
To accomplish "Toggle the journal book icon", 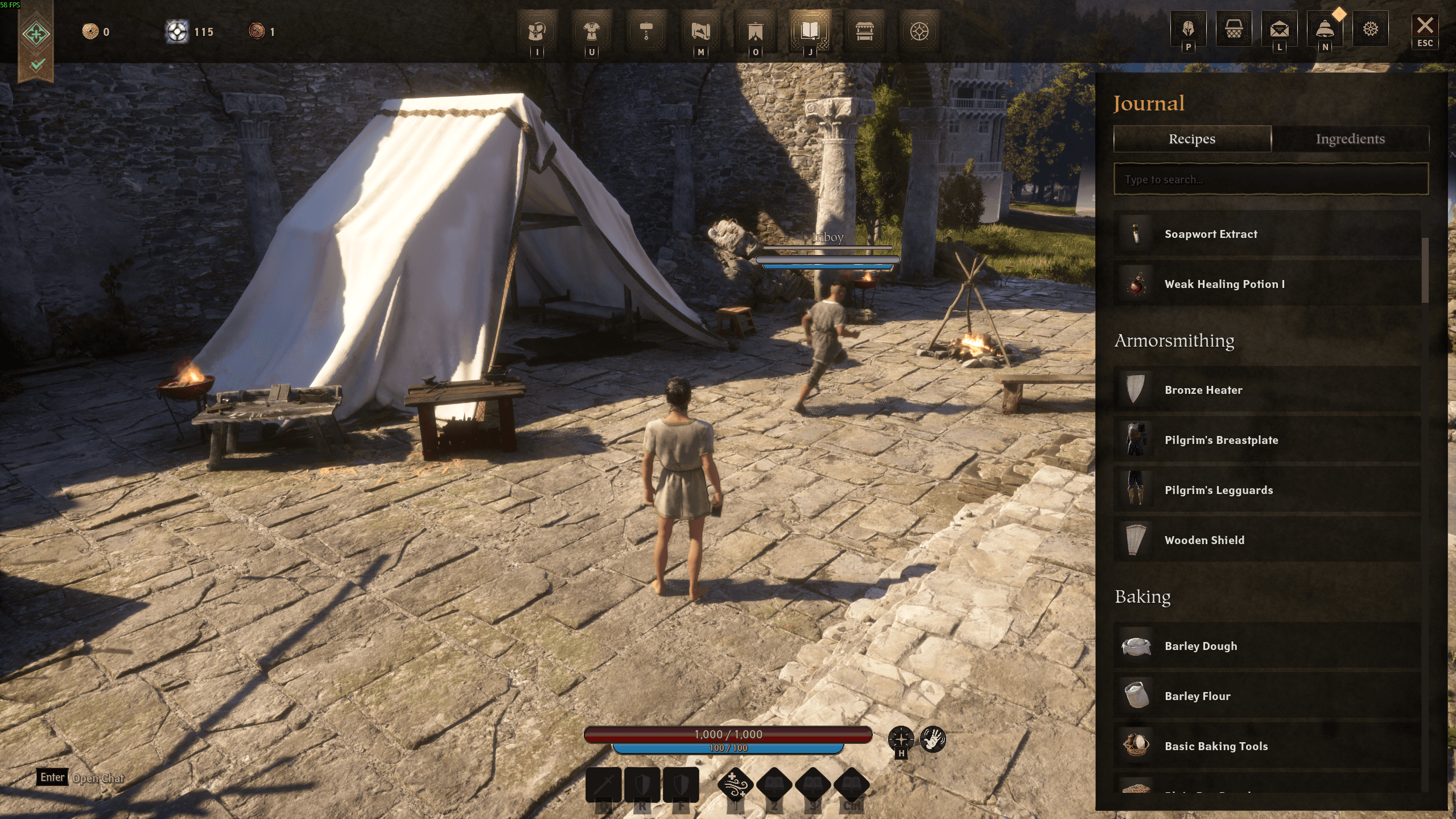I will tap(810, 31).
